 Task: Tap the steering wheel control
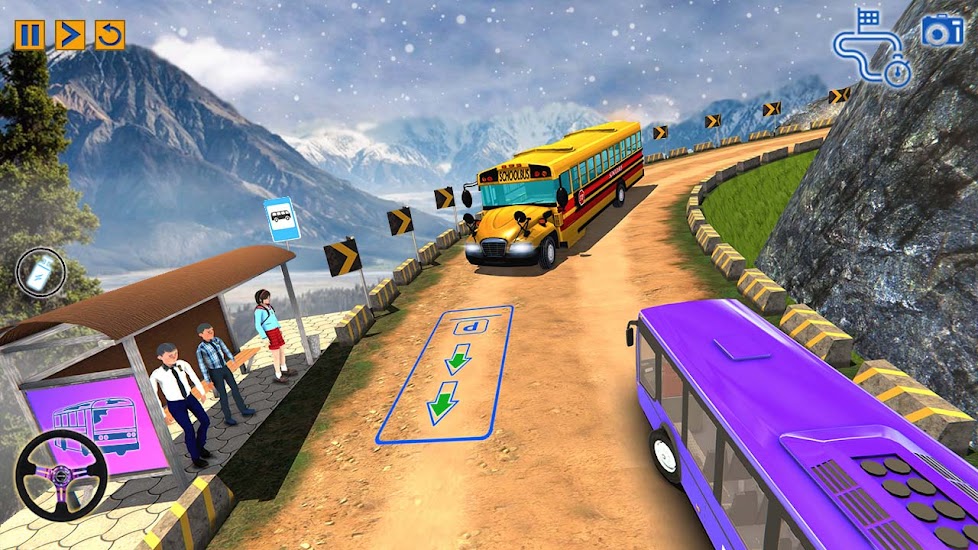pos(62,476)
